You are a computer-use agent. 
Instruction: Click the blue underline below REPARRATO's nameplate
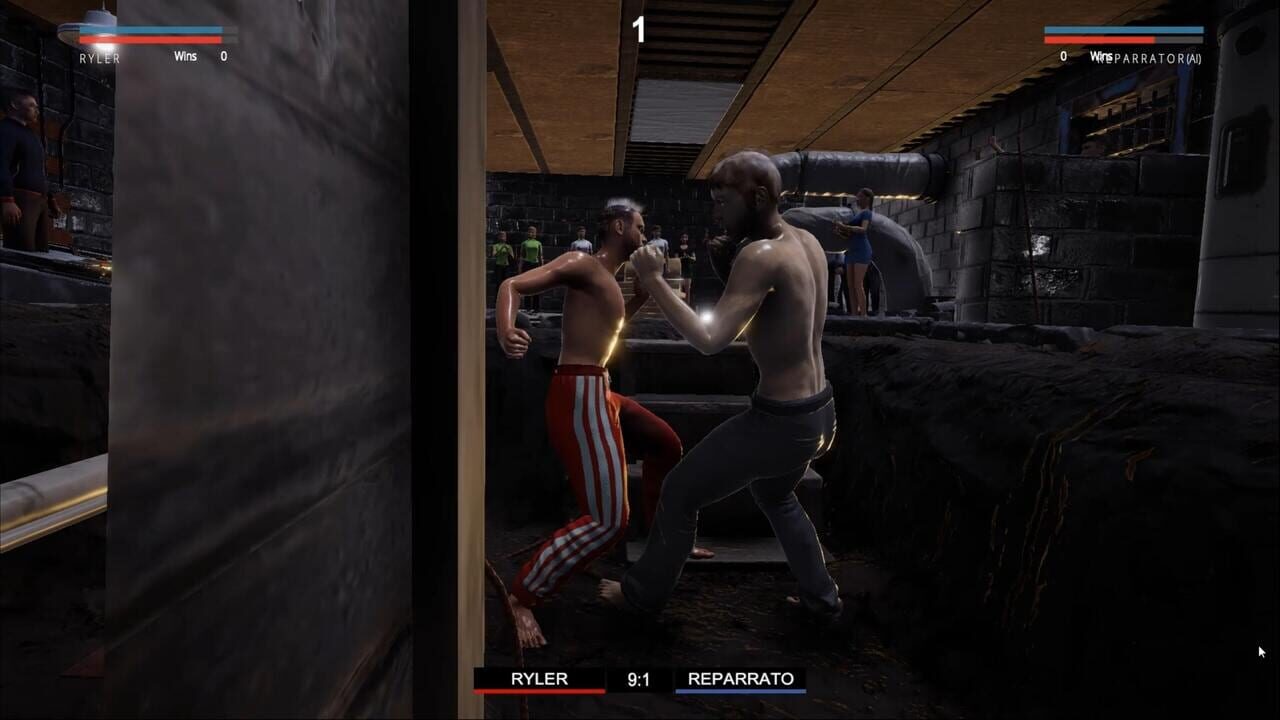740,691
